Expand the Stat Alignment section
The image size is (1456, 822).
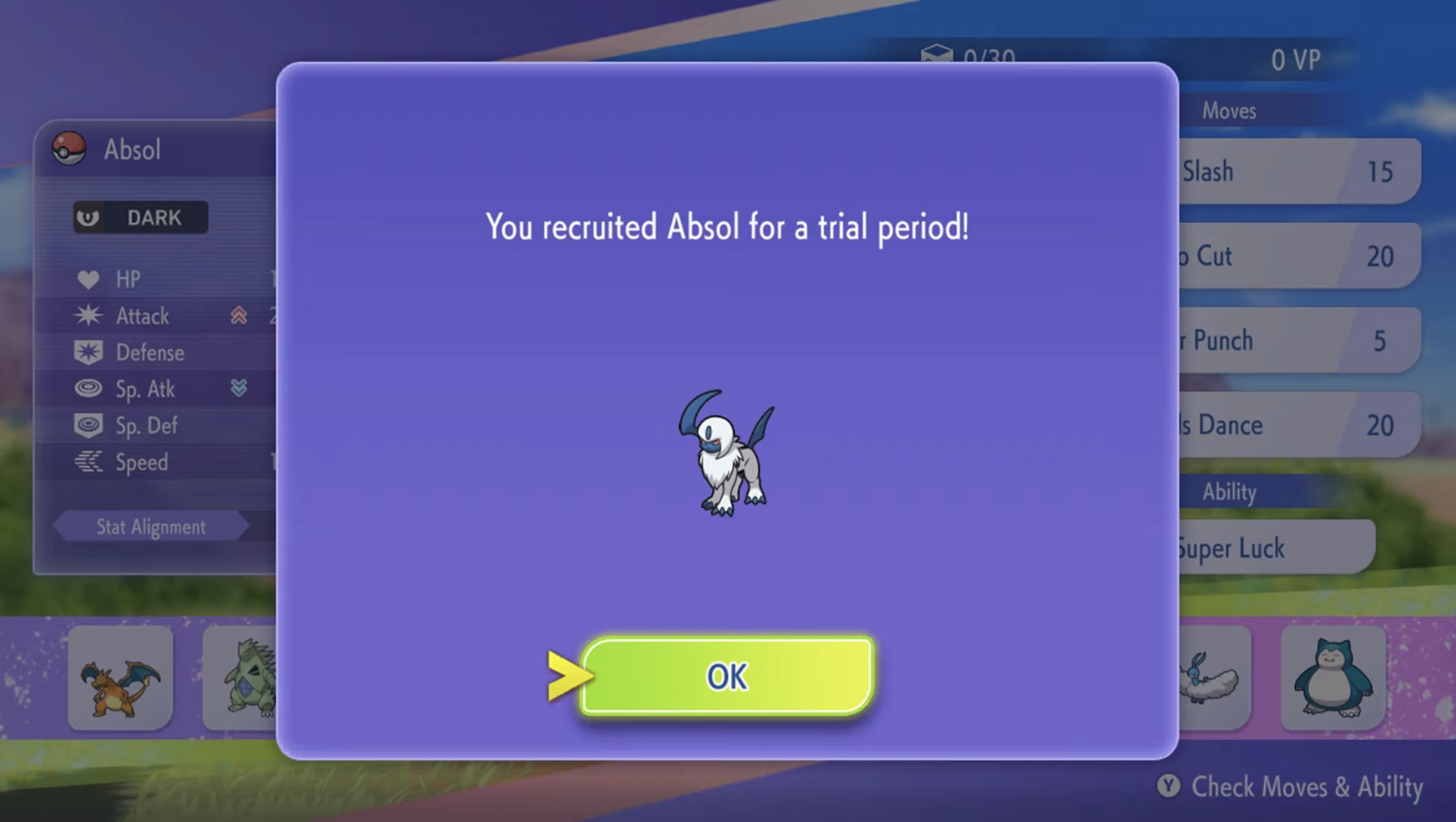[151, 526]
